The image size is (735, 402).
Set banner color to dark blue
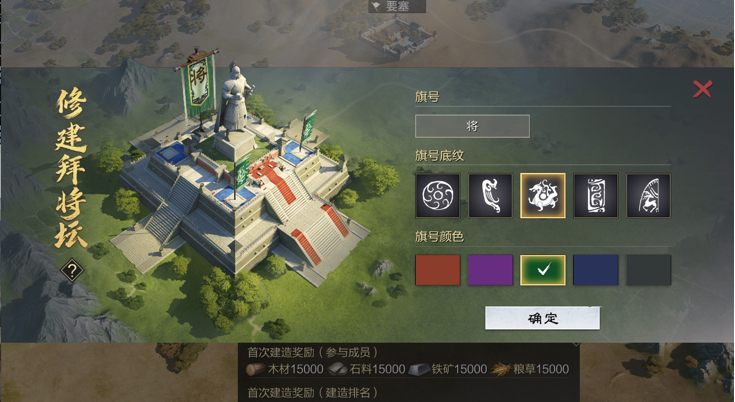[x=596, y=270]
